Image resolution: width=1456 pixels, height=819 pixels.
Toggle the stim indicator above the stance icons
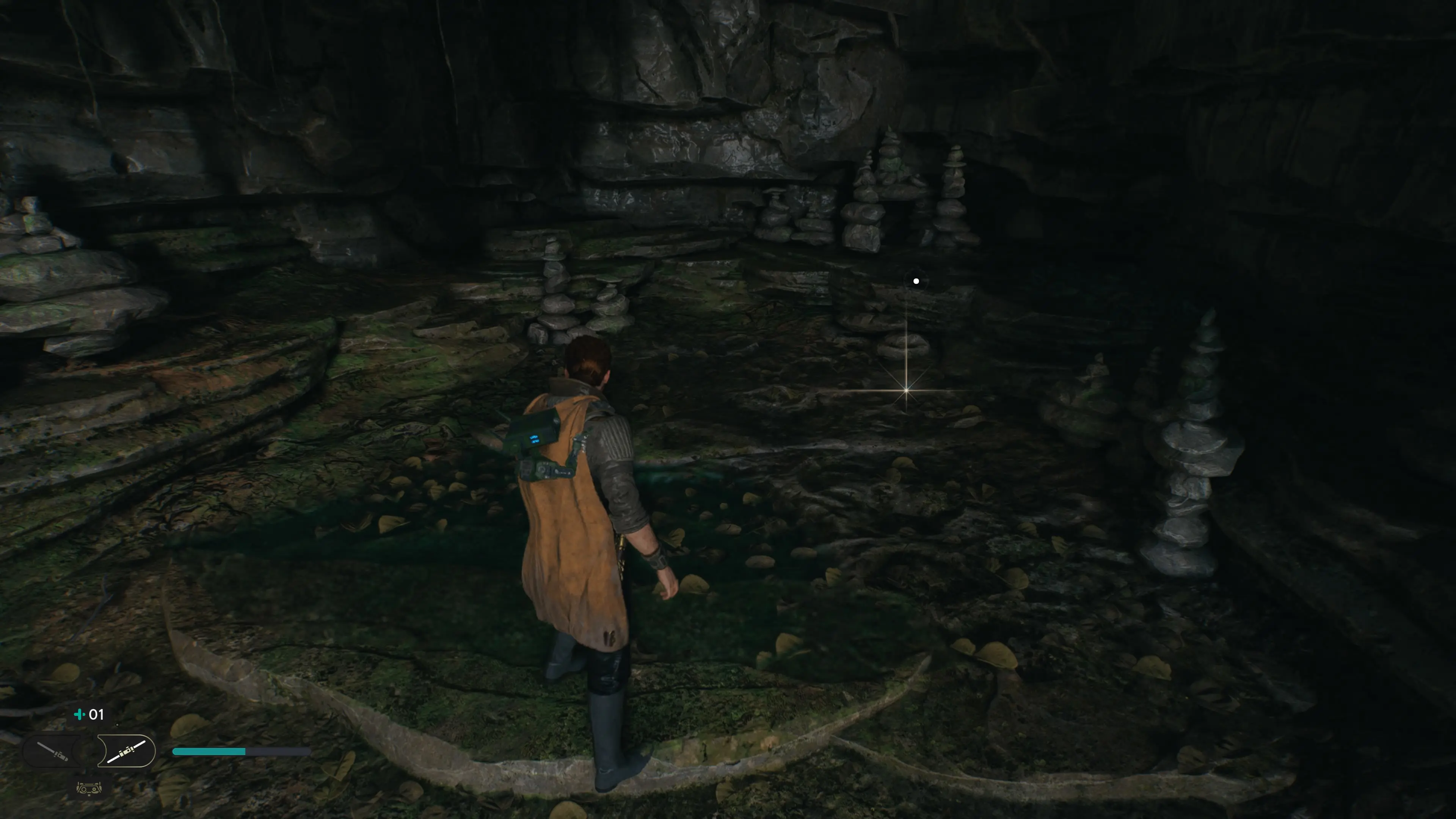coord(80,714)
